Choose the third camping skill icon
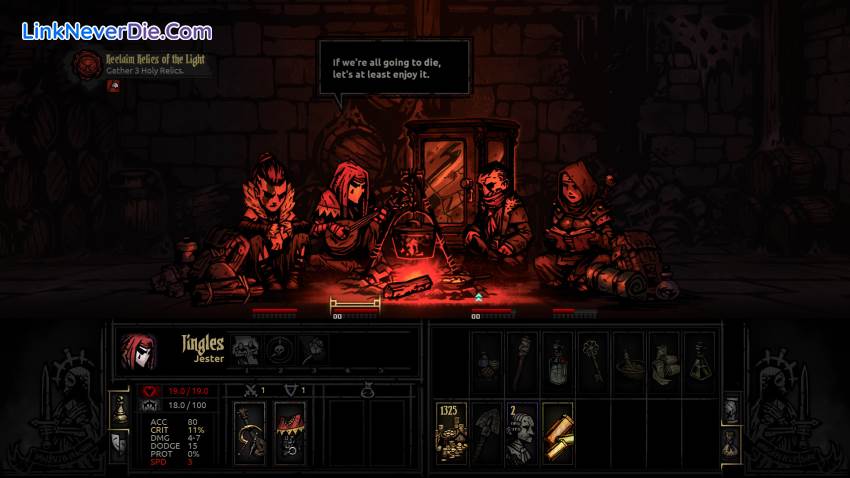The image size is (850, 478). (314, 349)
